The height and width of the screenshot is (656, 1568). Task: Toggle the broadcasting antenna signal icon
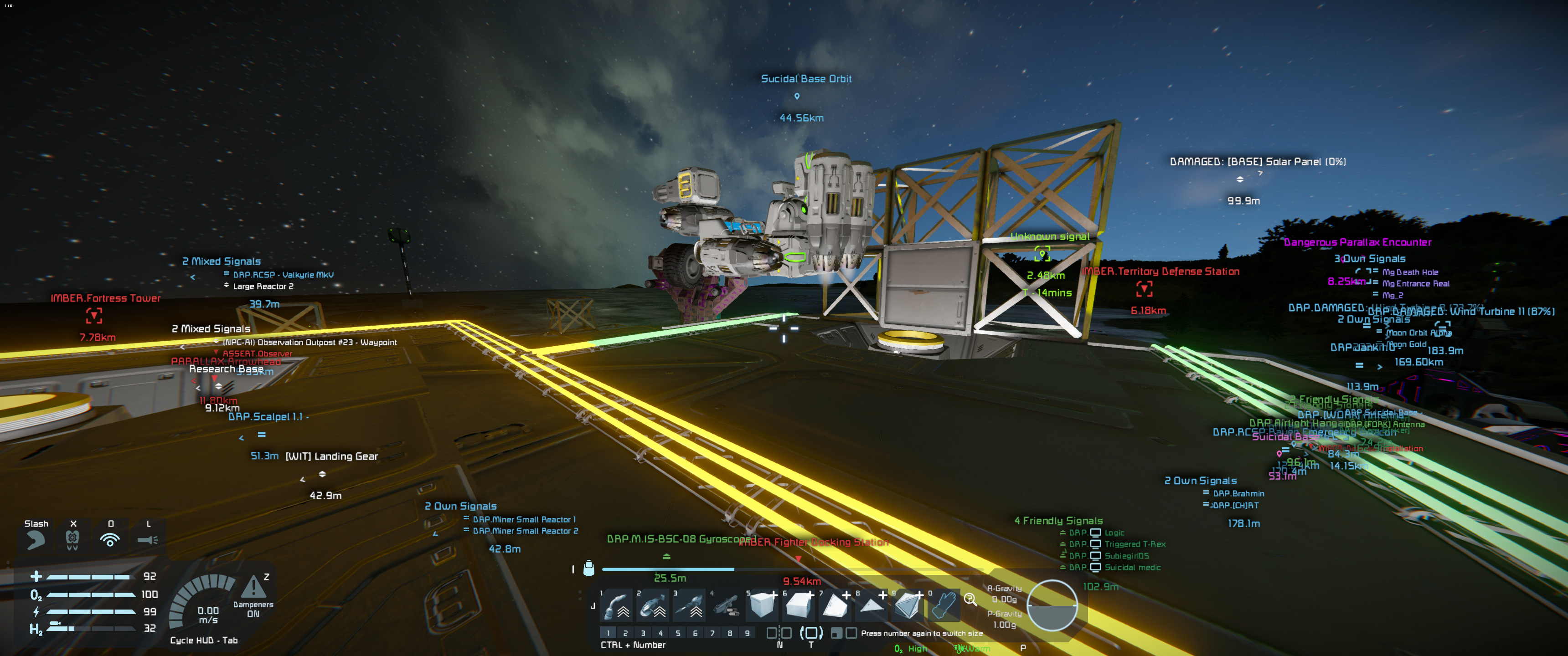click(110, 539)
